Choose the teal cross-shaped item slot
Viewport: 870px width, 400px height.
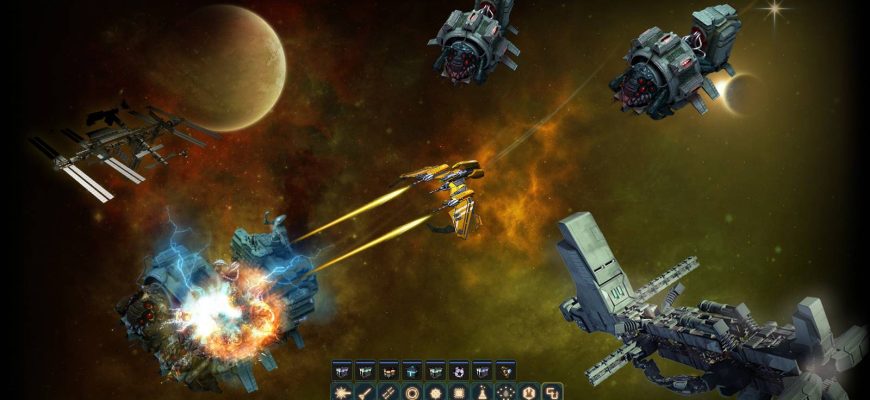click(x=412, y=371)
